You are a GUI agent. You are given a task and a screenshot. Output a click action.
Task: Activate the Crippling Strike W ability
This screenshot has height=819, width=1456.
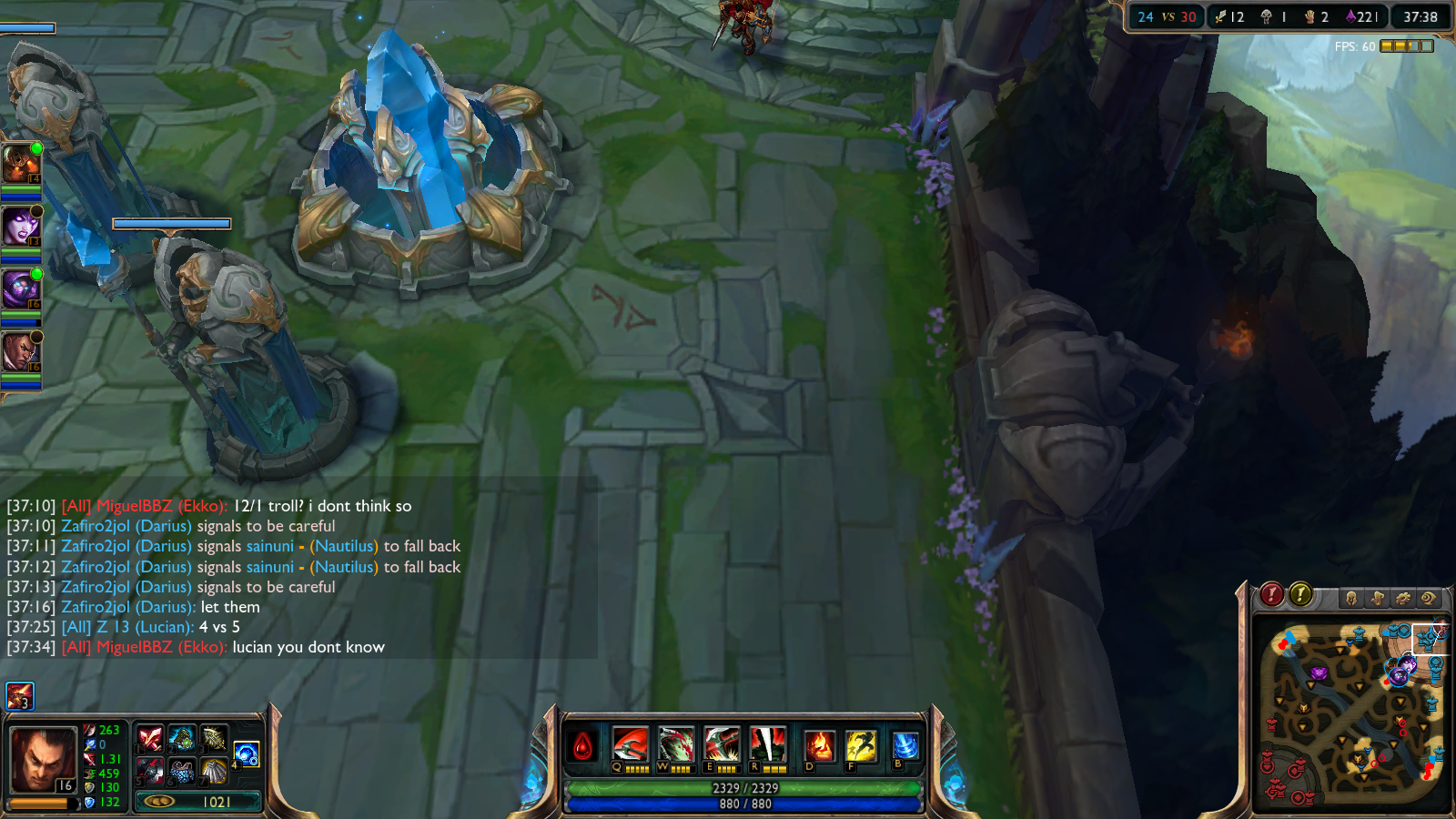point(676,744)
